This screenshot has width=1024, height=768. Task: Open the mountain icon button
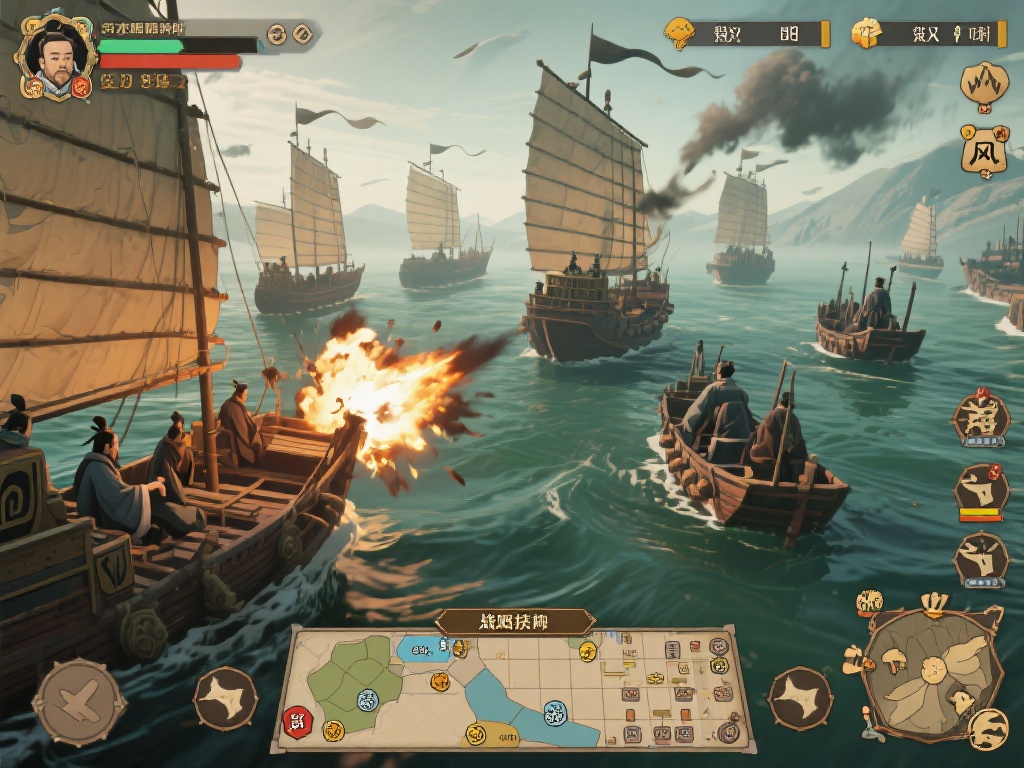[984, 84]
